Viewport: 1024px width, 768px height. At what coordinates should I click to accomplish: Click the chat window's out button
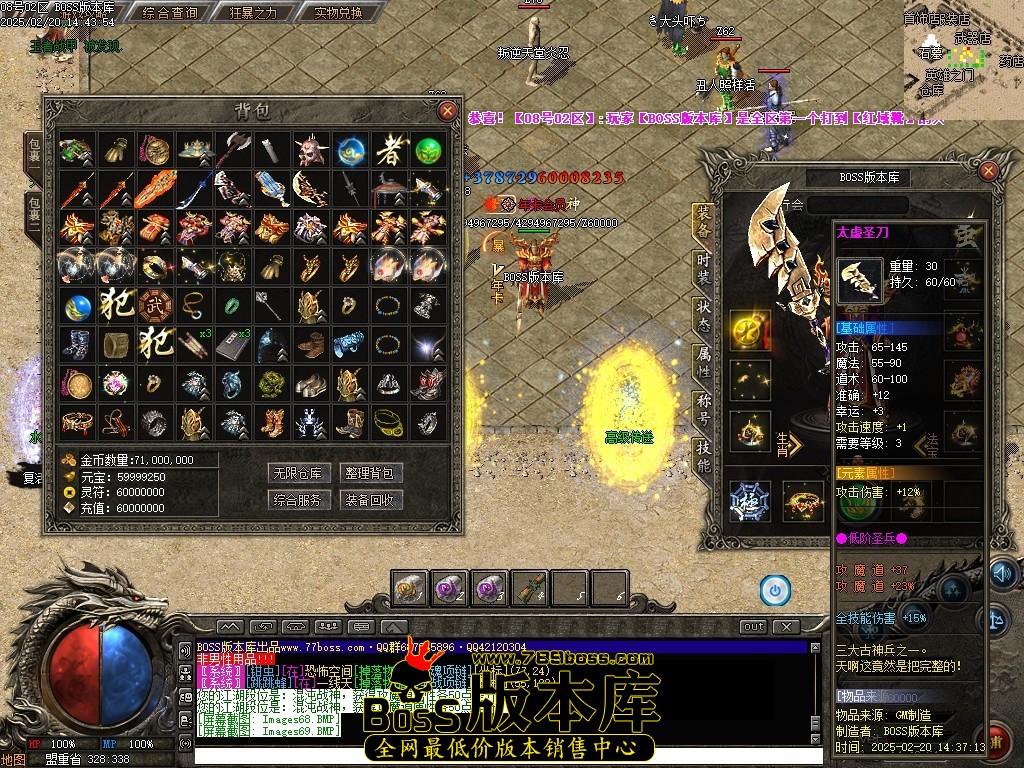point(753,627)
